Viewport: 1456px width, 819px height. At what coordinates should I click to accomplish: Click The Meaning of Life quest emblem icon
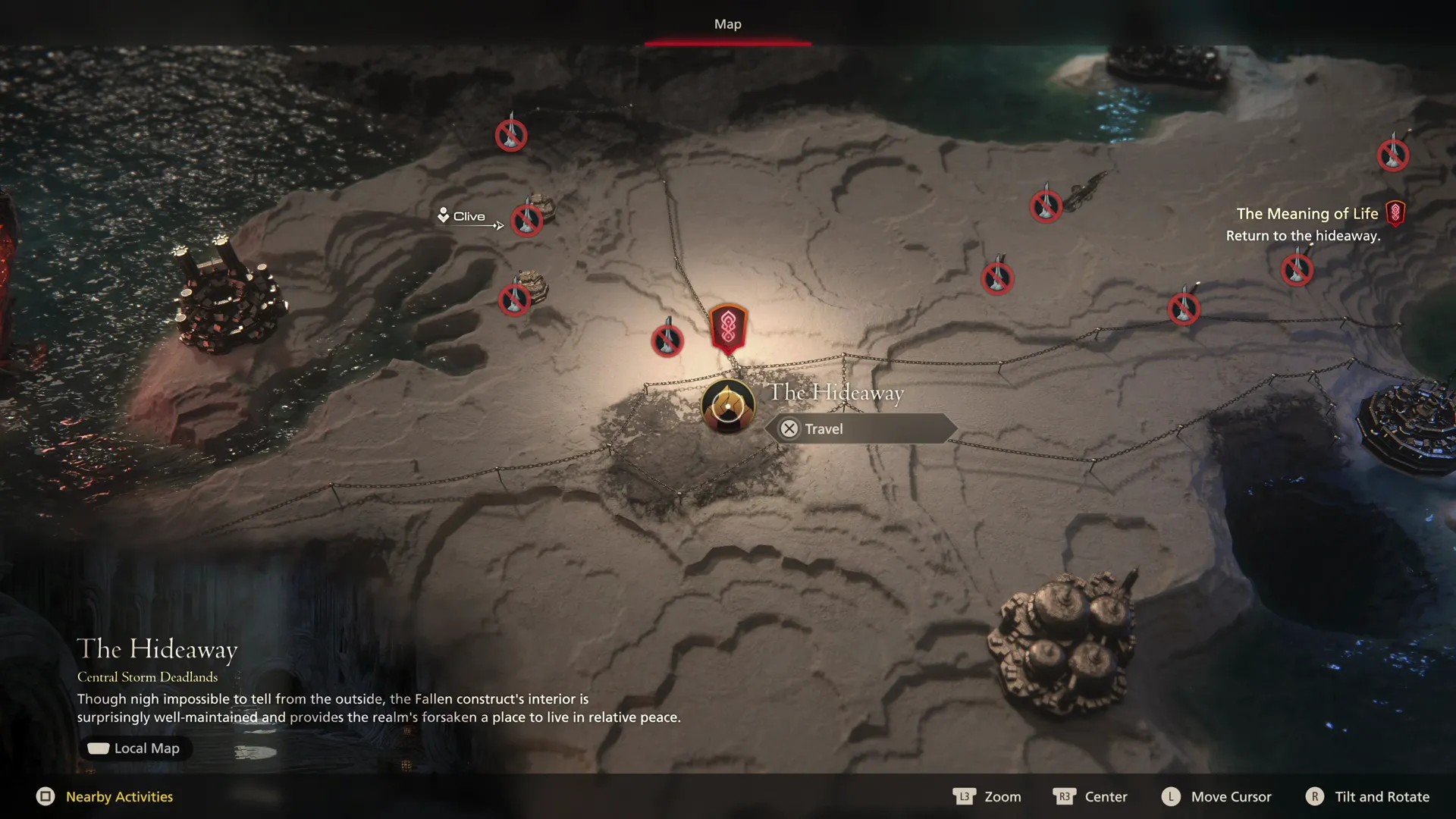click(x=1396, y=213)
